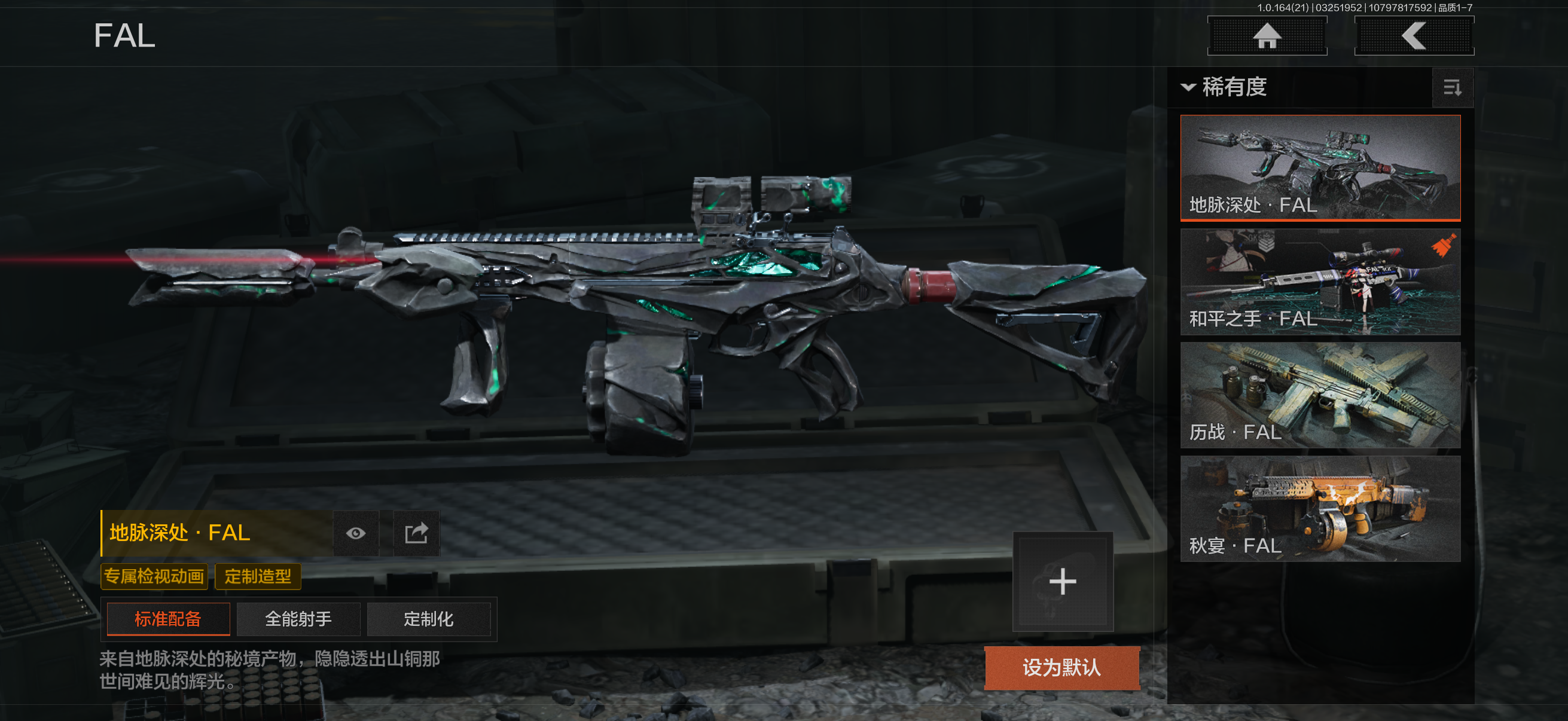Viewport: 1568px width, 721px height.
Task: Select the 地脉深处·FAL skin thumbnail
Action: click(x=1320, y=167)
